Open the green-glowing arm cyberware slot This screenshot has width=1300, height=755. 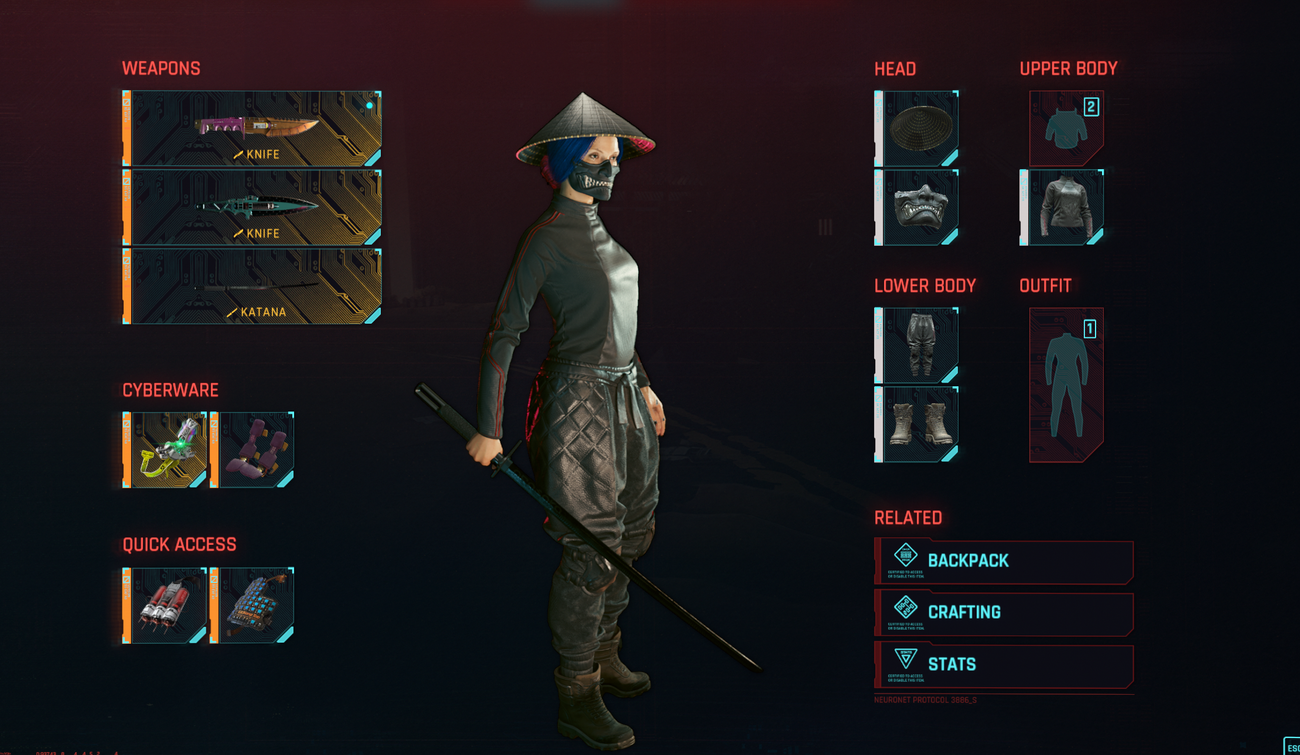[x=166, y=449]
